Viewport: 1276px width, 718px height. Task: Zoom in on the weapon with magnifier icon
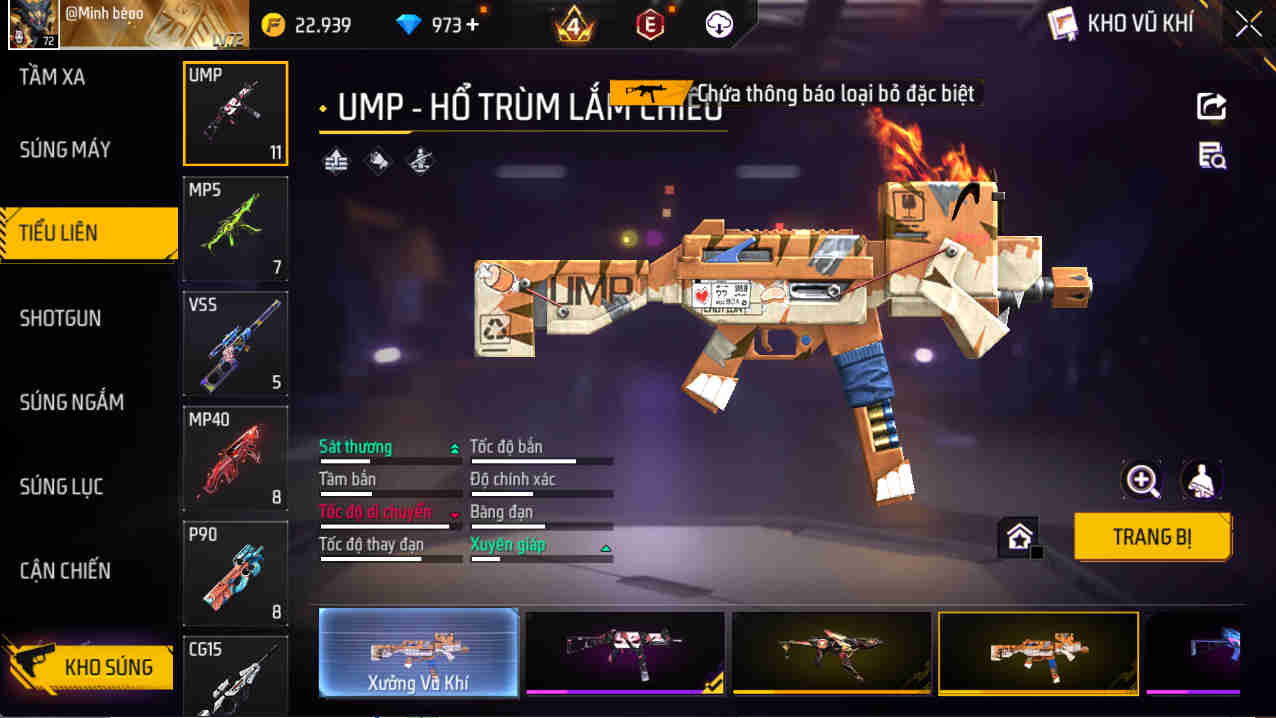tap(1142, 481)
